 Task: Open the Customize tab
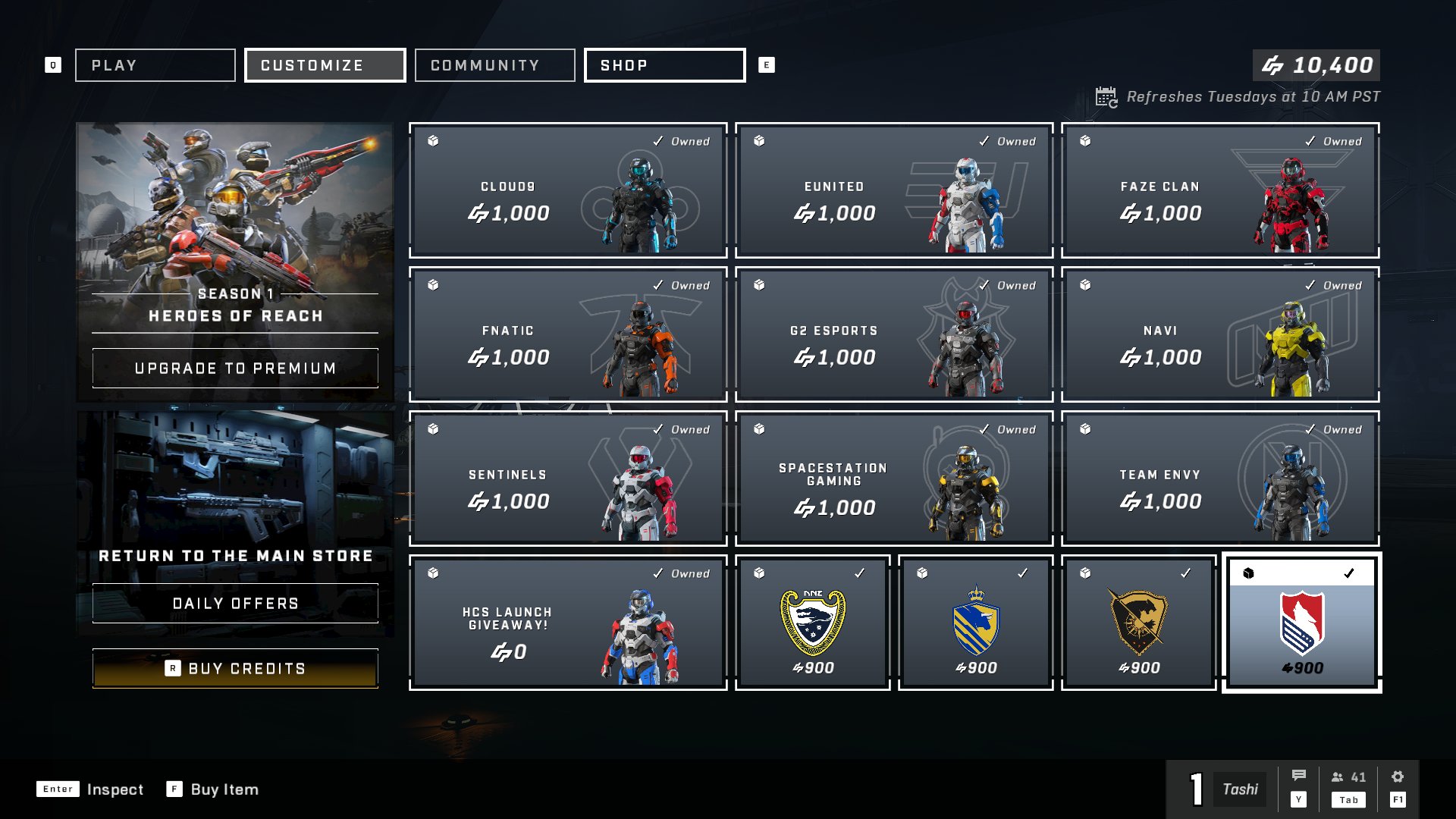[325, 65]
